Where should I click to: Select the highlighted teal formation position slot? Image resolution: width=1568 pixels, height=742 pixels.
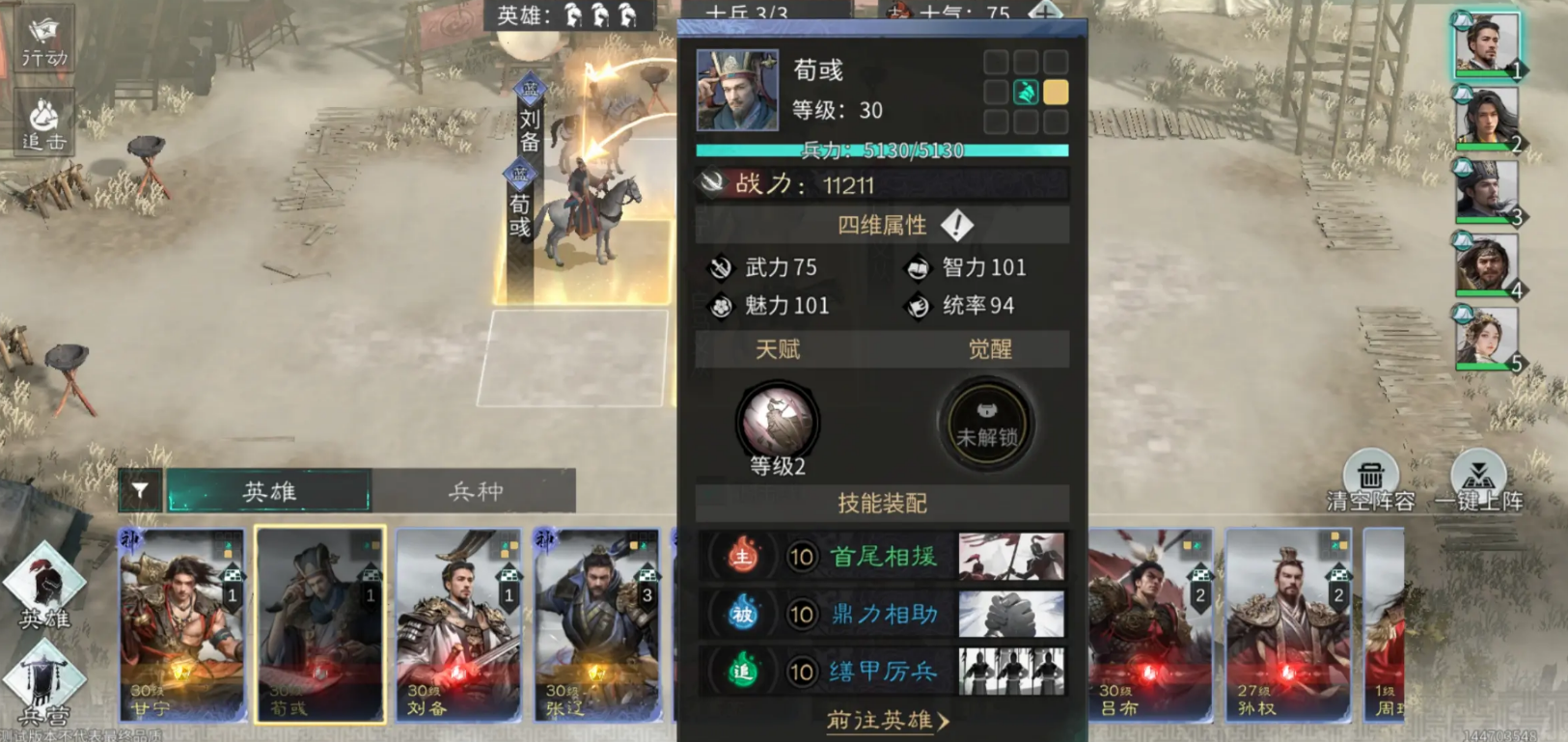tap(1027, 92)
